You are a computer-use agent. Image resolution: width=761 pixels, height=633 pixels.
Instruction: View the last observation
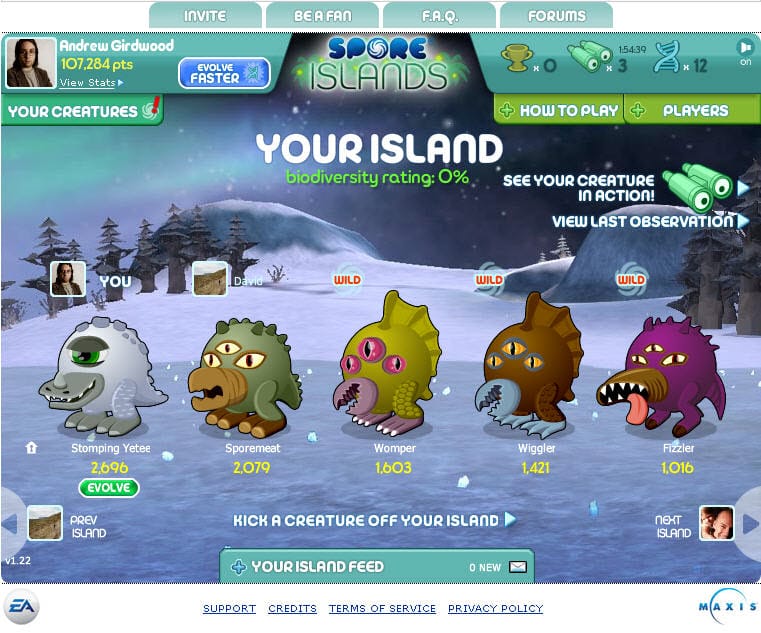649,221
